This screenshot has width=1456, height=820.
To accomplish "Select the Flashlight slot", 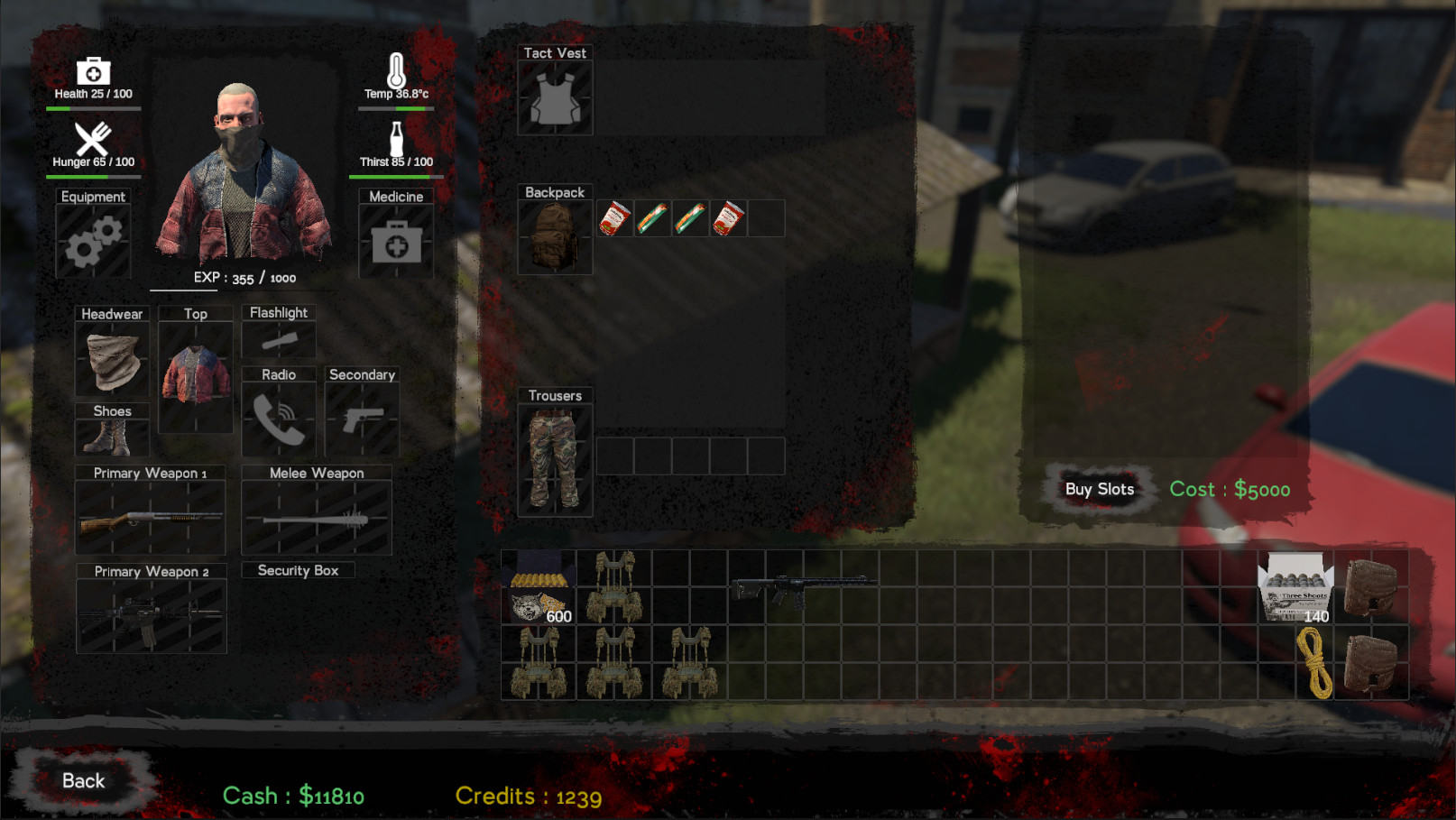I will coord(279,340).
